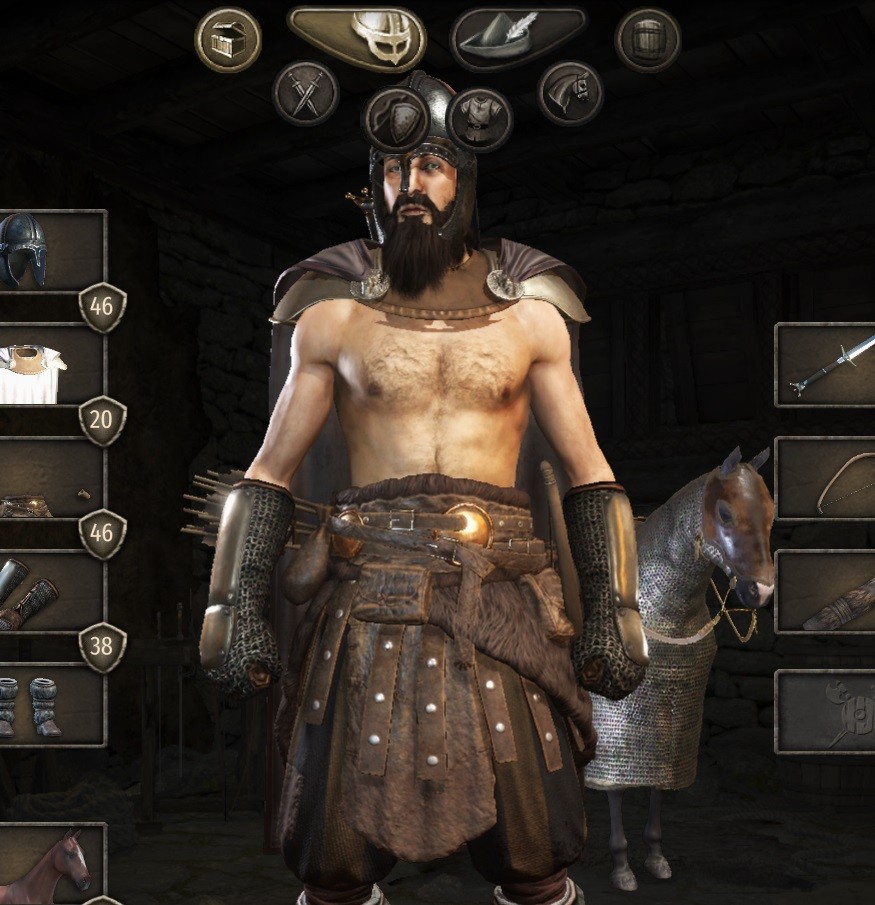
Task: Open the empty weapon slot with shield emblem
Action: (826, 710)
